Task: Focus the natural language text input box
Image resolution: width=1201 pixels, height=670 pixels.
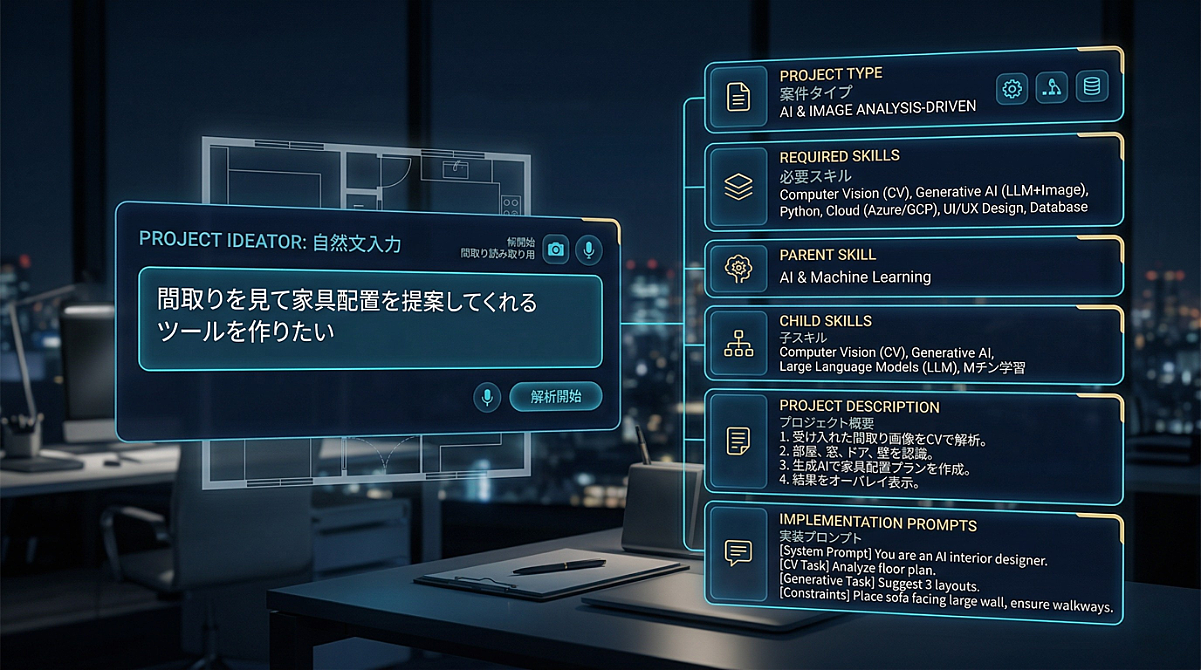Action: pyautogui.click(x=370, y=321)
